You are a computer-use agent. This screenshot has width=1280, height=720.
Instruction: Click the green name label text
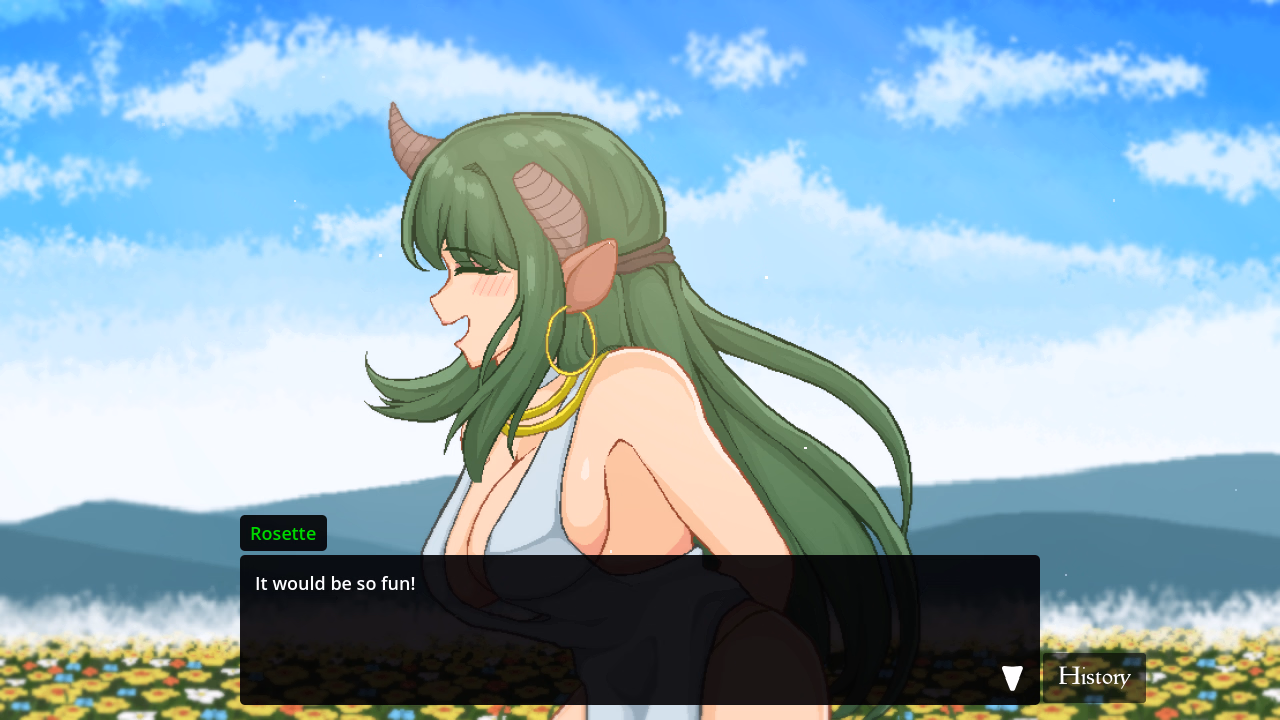click(x=283, y=533)
